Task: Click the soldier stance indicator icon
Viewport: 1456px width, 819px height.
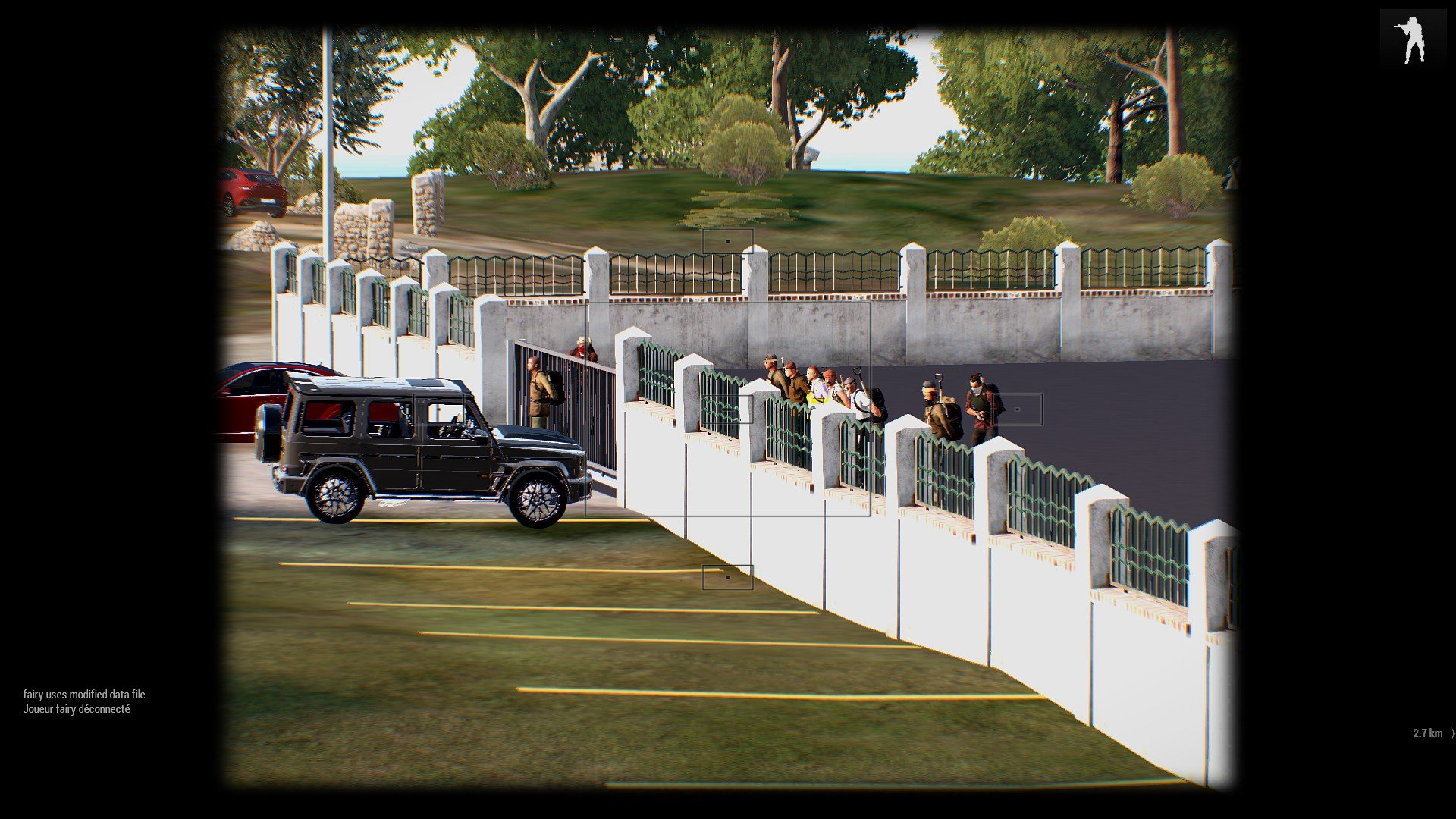Action: (1411, 39)
